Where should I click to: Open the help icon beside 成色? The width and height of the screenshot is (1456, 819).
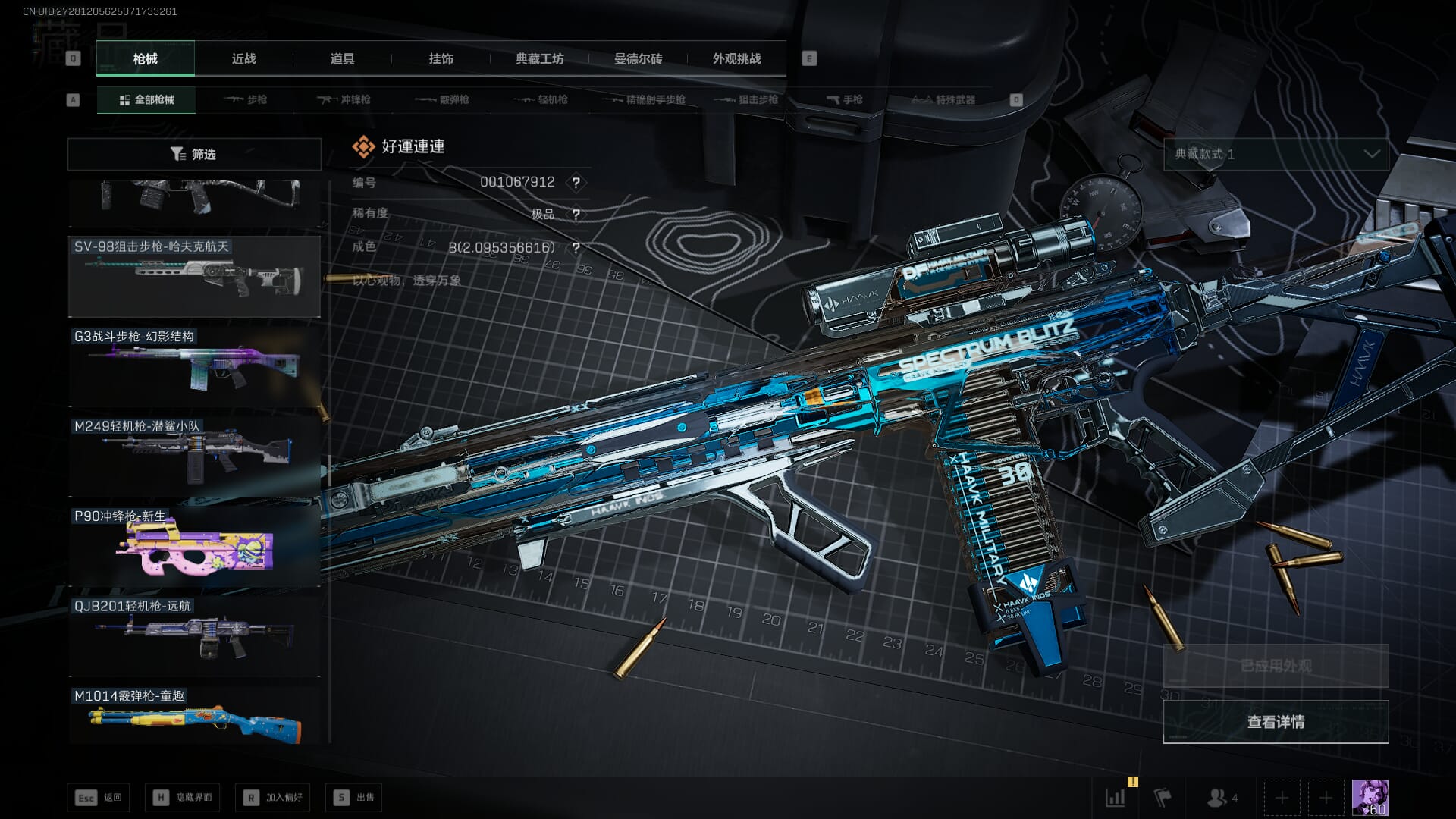(576, 248)
